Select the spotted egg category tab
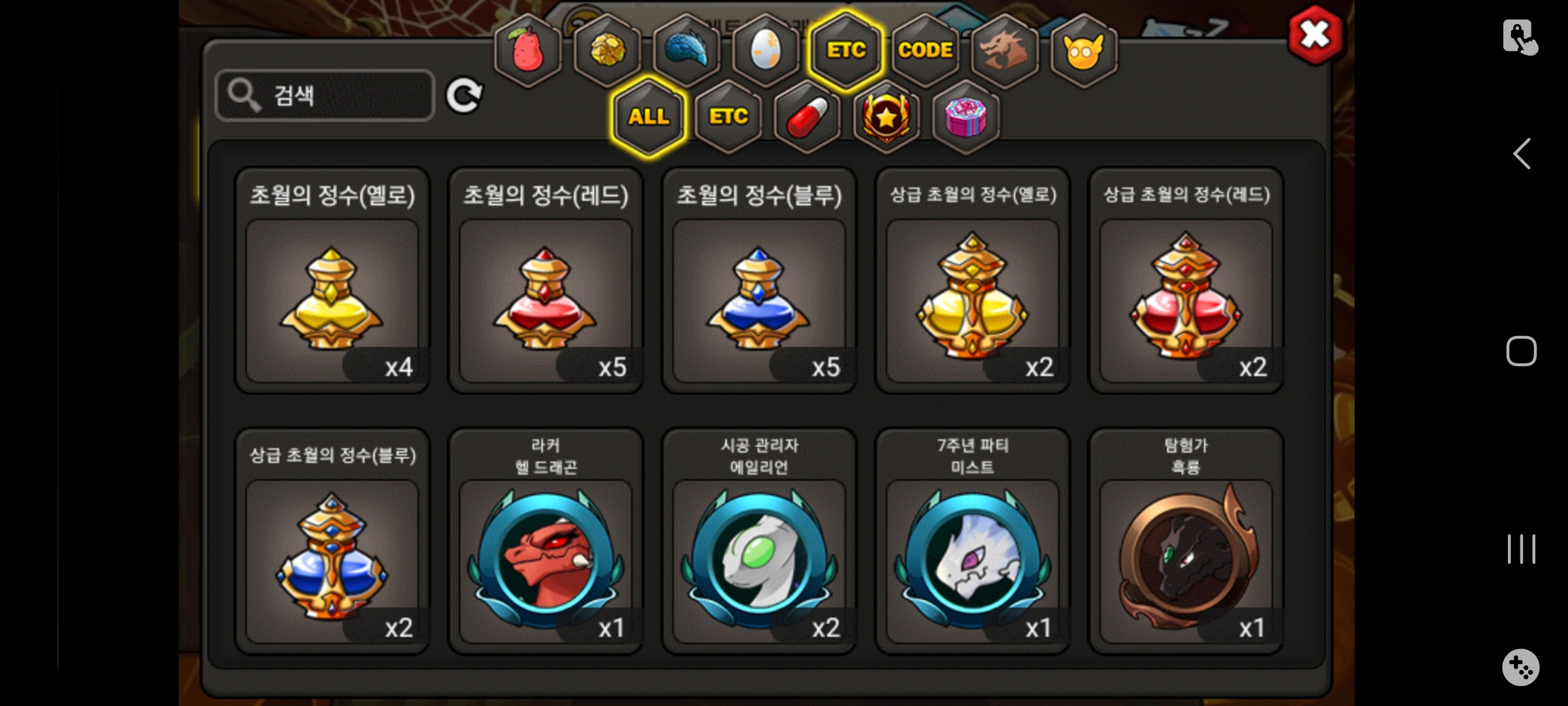 pyautogui.click(x=766, y=50)
